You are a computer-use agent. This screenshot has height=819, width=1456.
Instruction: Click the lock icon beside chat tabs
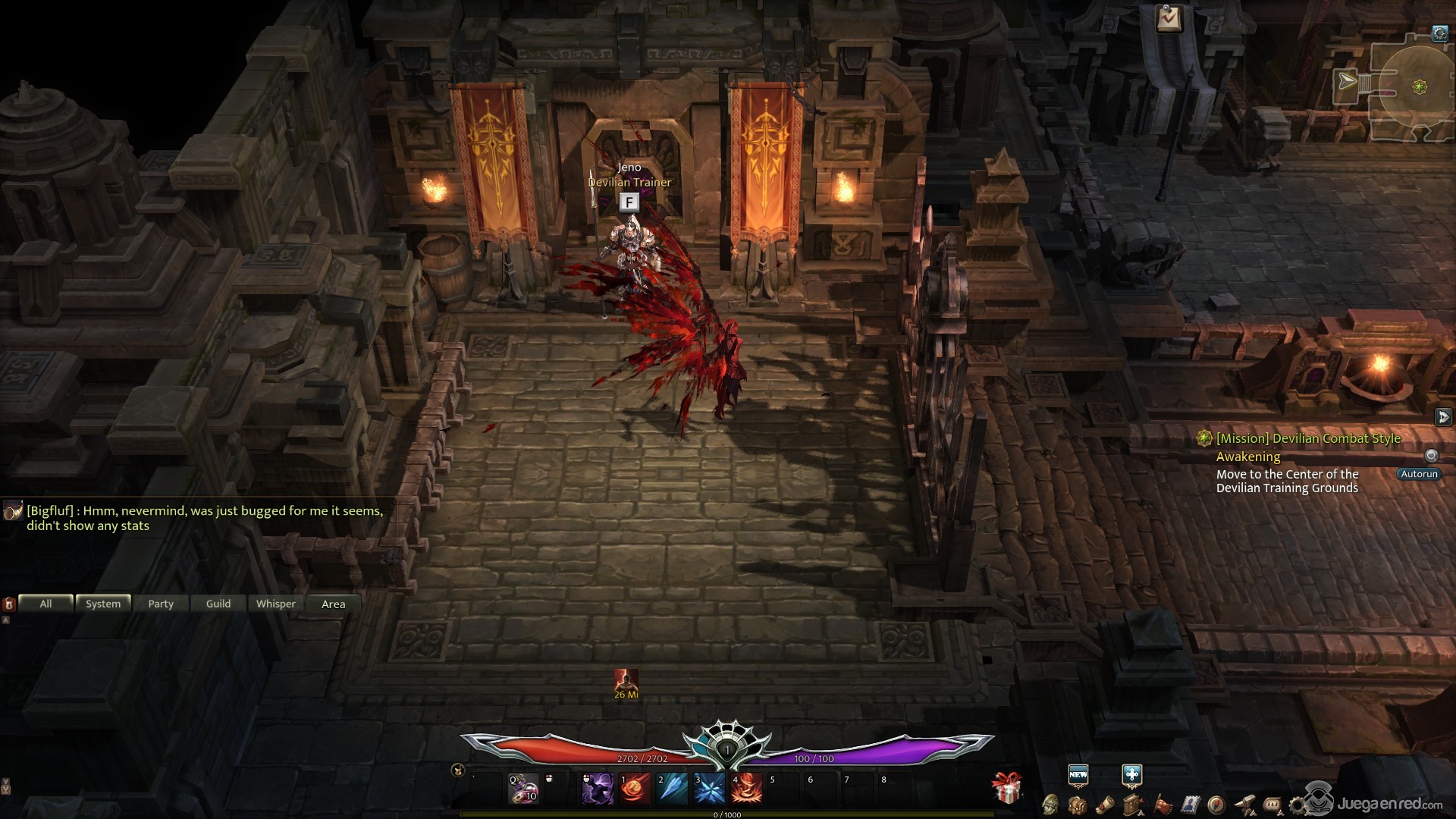tap(9, 604)
